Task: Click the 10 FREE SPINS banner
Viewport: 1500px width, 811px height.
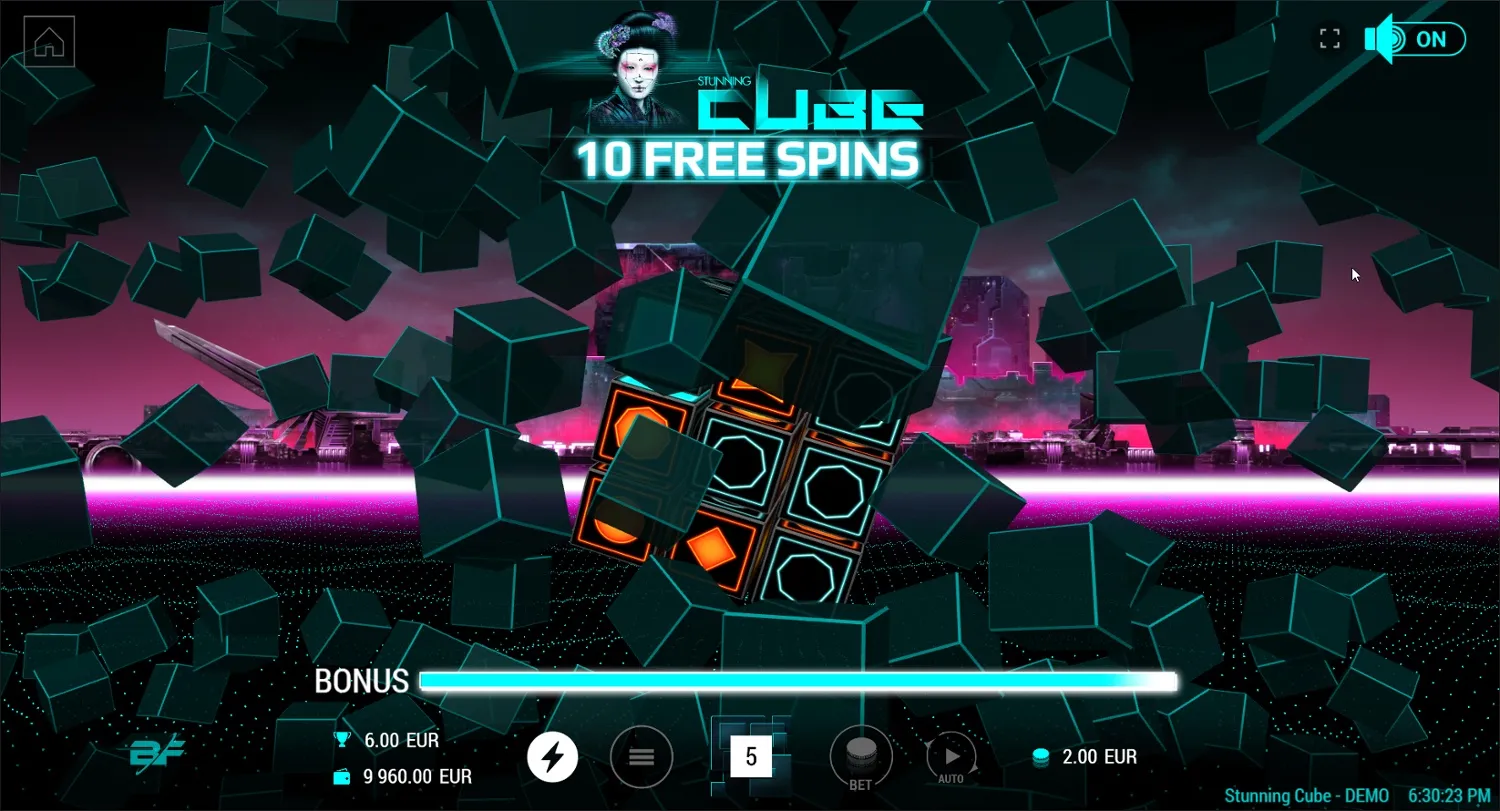Action: click(x=752, y=158)
